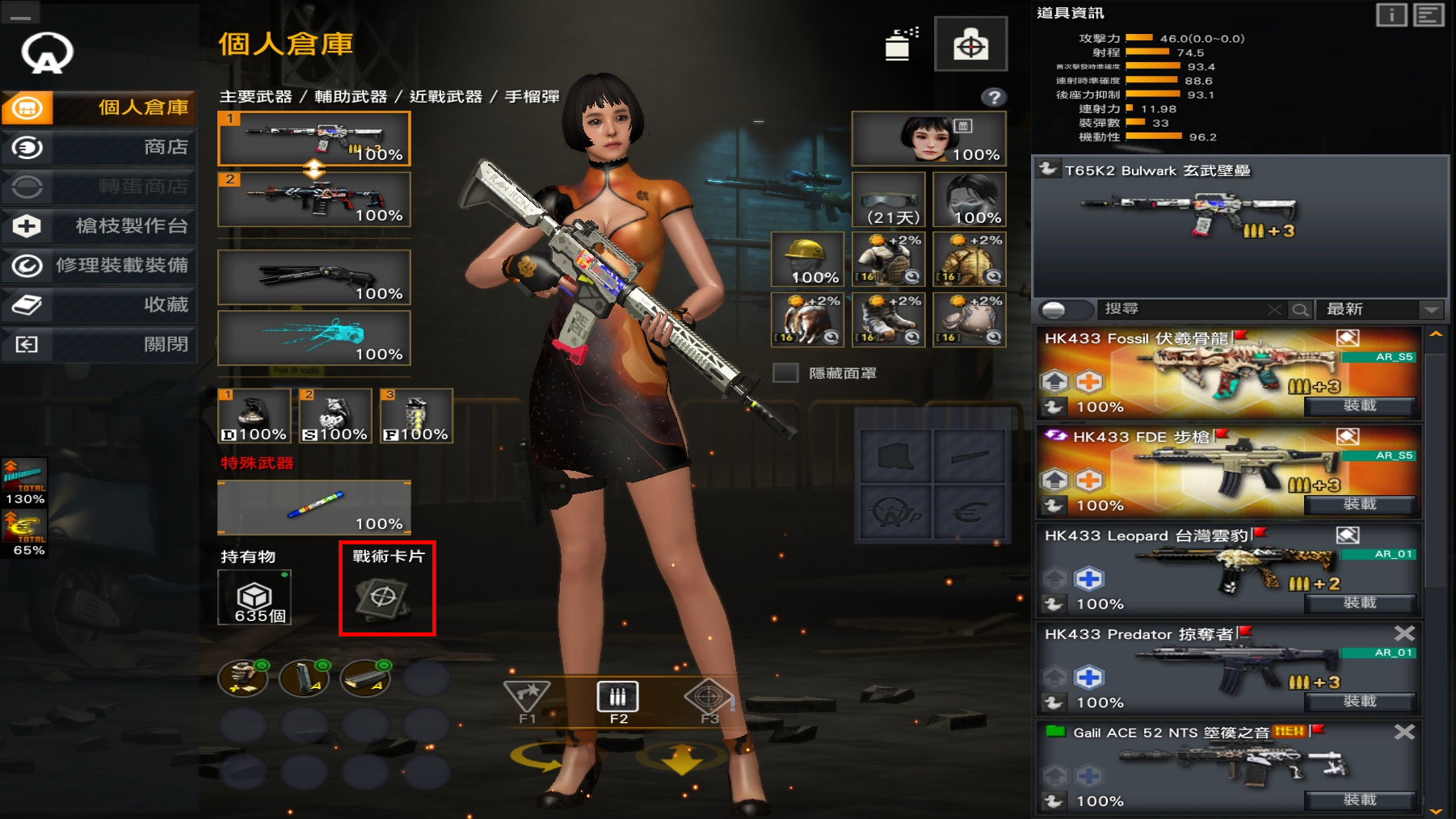Viewport: 1456px width, 819px height.
Task: Select the special weapon slot under 特殊武器
Action: (x=314, y=507)
